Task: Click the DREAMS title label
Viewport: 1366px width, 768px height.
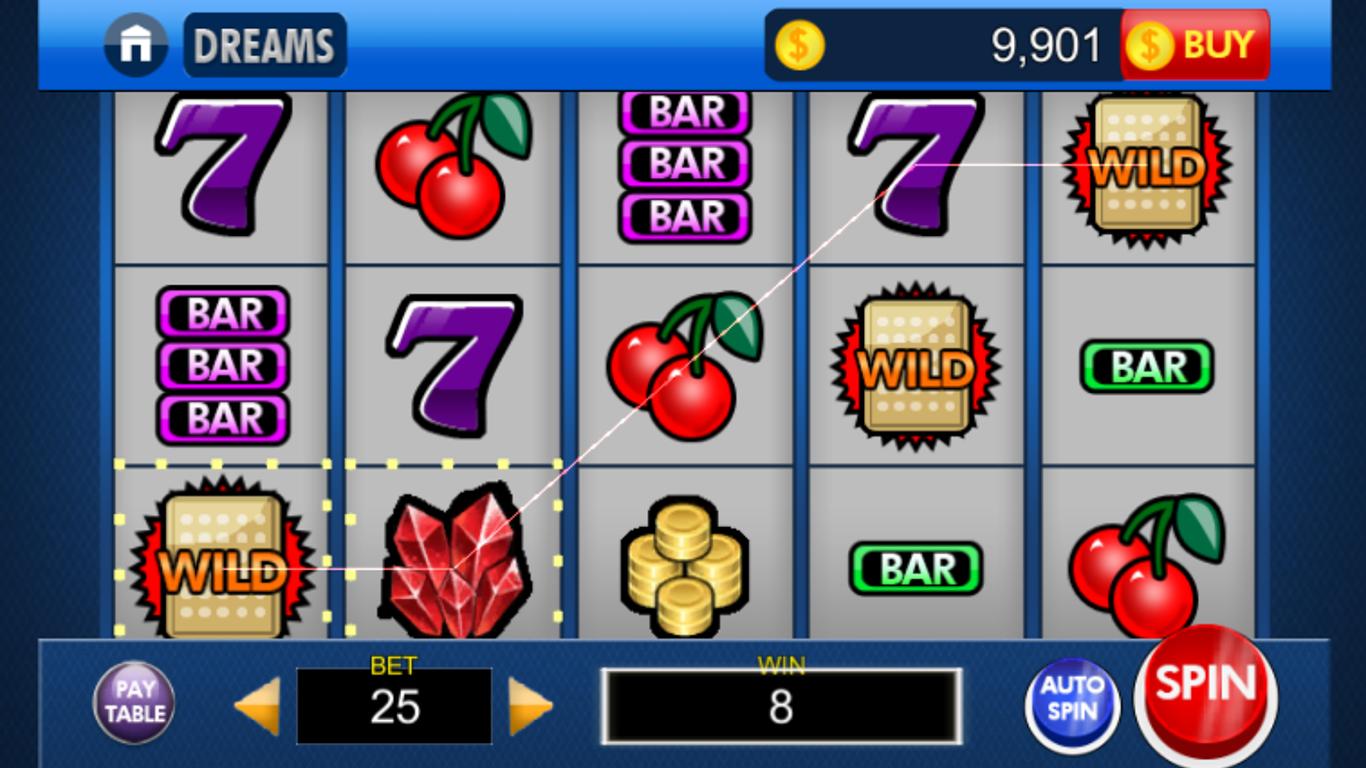Action: [264, 44]
